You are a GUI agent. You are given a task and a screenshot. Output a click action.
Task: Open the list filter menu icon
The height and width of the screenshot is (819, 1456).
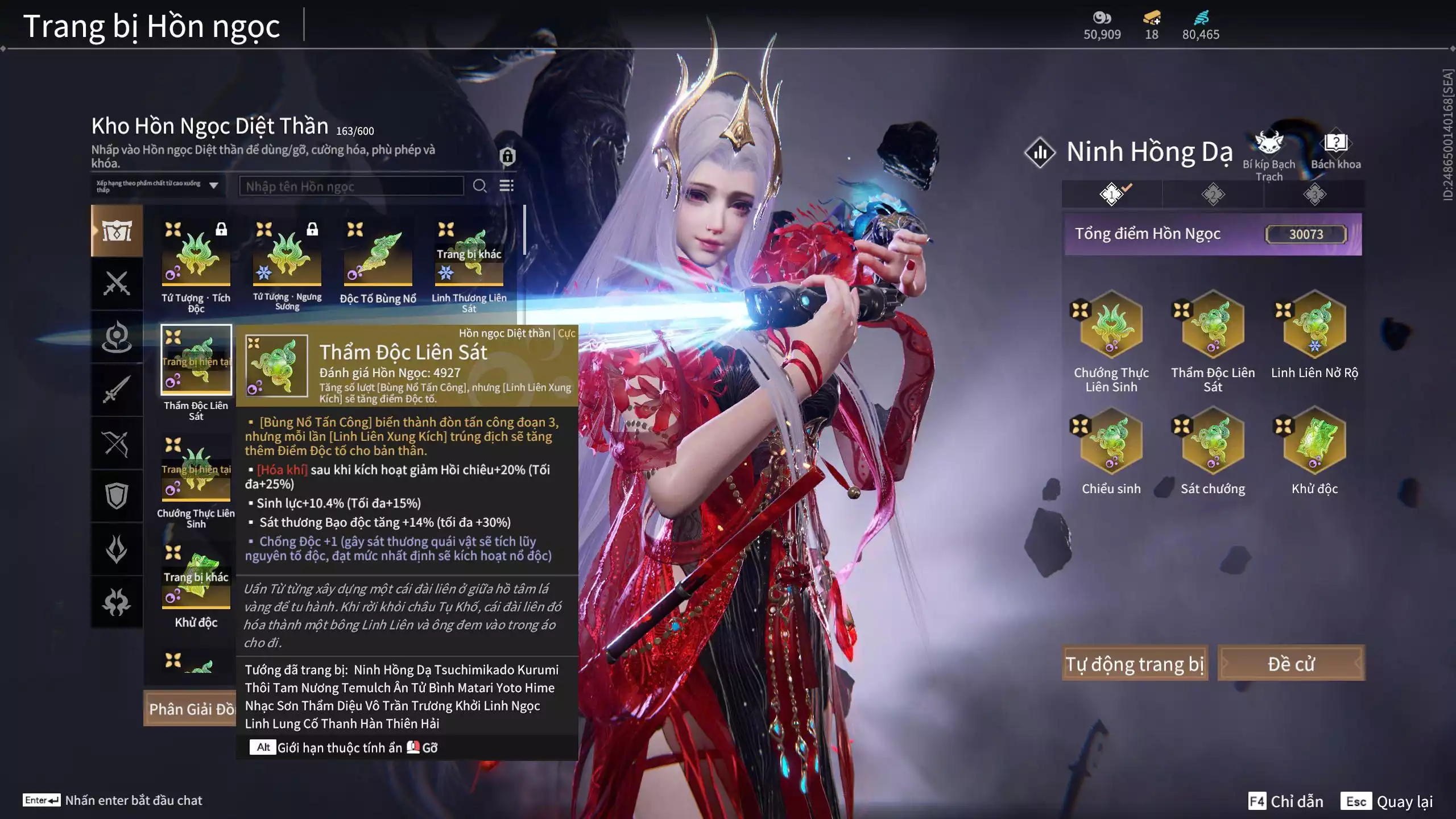[506, 186]
